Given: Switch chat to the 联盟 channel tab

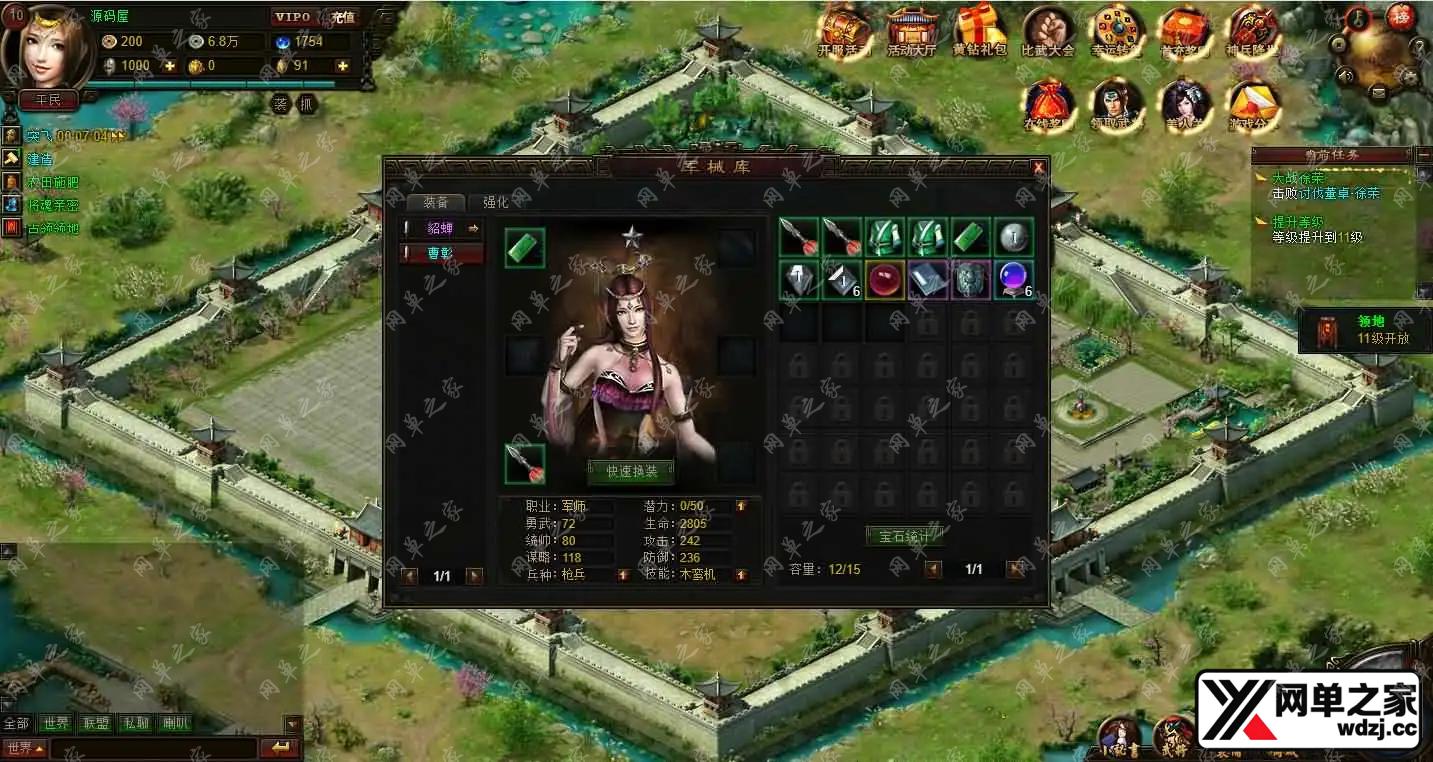Looking at the screenshot, I should pos(96,723).
